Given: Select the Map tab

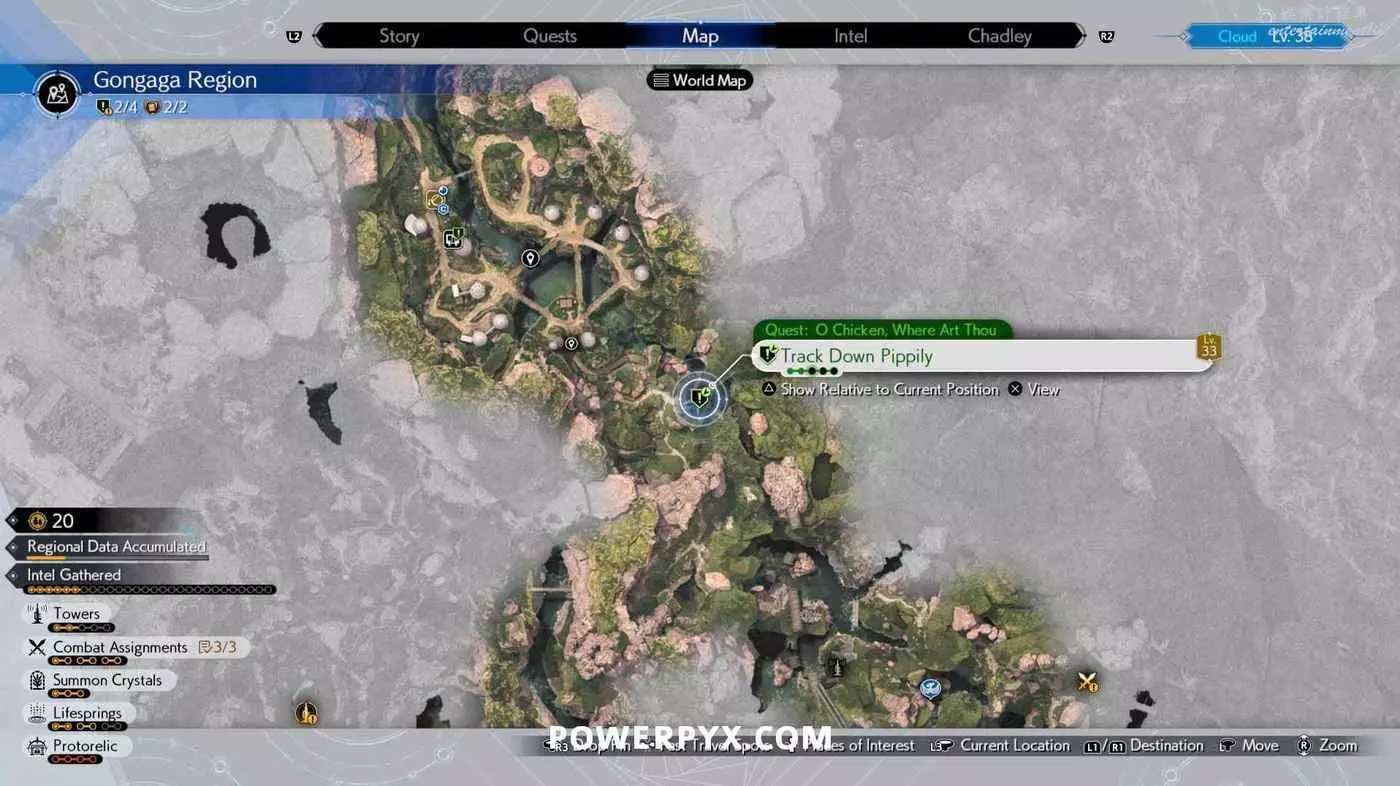Looking at the screenshot, I should tap(700, 36).
